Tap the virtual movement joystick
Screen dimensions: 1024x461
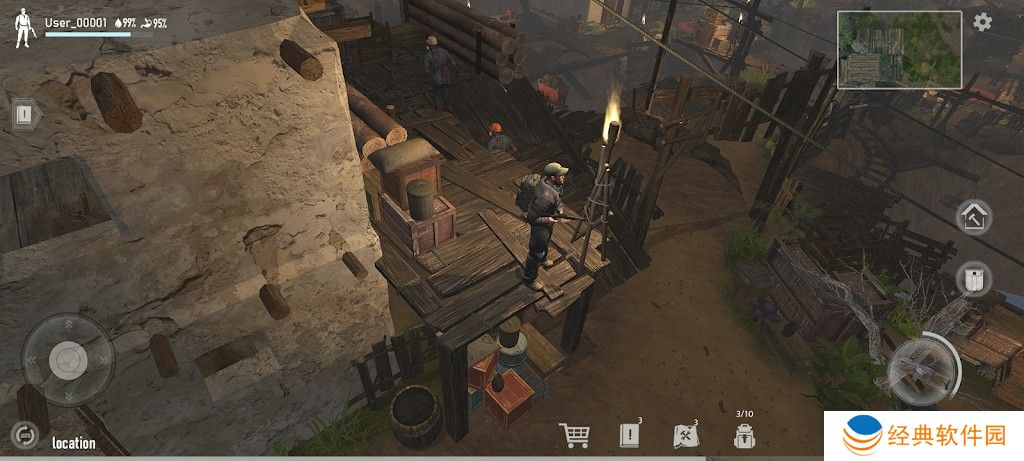coord(68,359)
